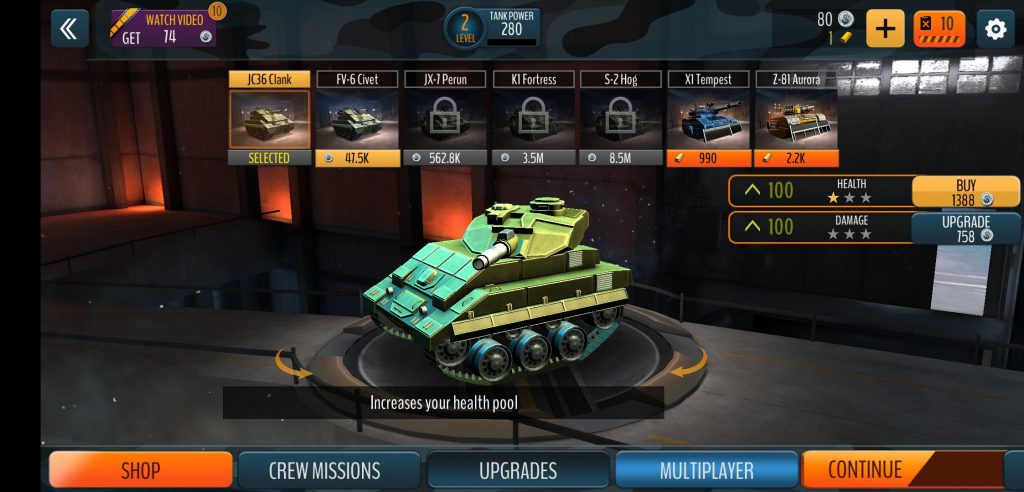Watch video to get 74 coins
Image resolution: width=1024 pixels, height=492 pixels.
tap(162, 29)
